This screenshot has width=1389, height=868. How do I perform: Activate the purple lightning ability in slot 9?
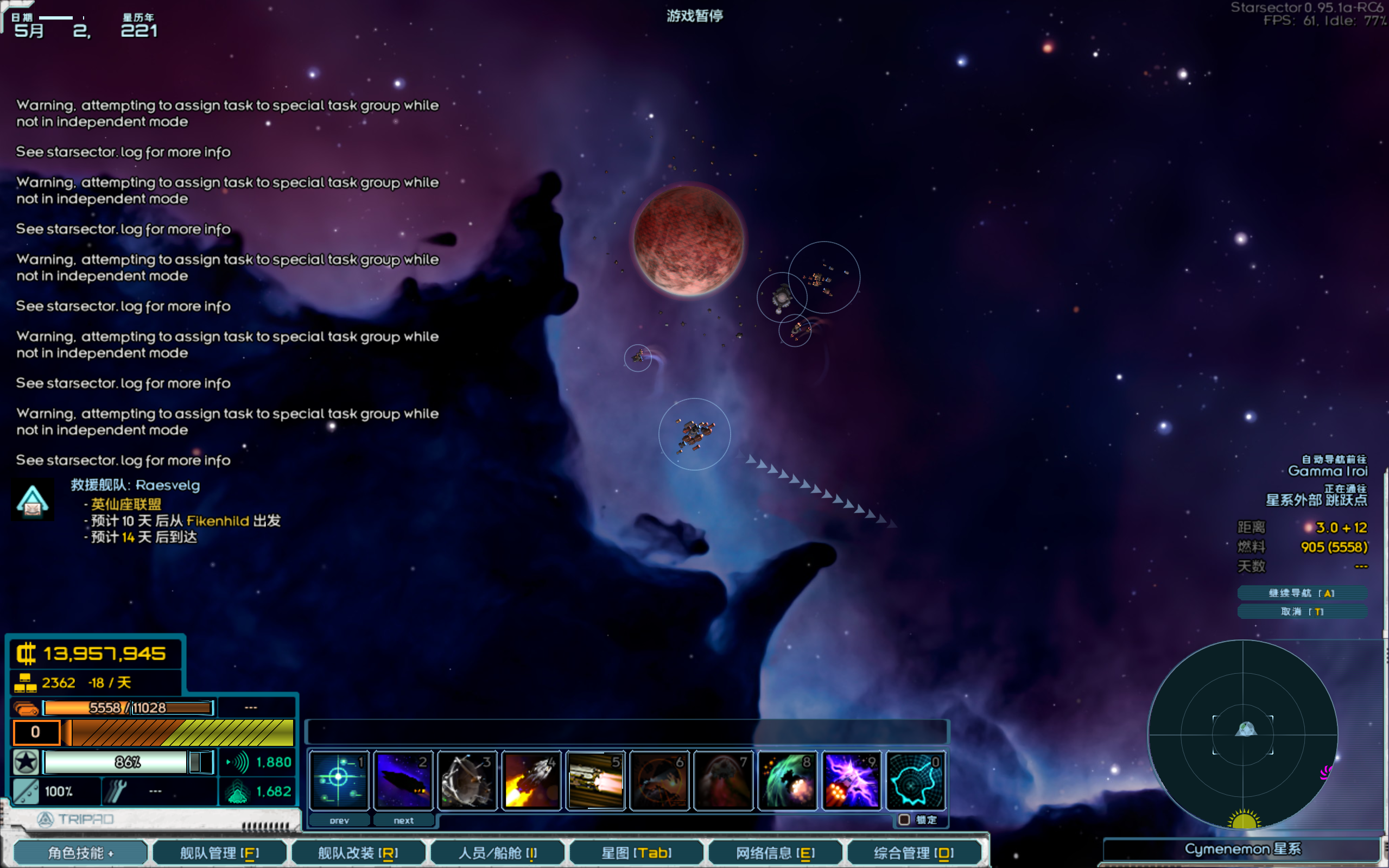852,780
